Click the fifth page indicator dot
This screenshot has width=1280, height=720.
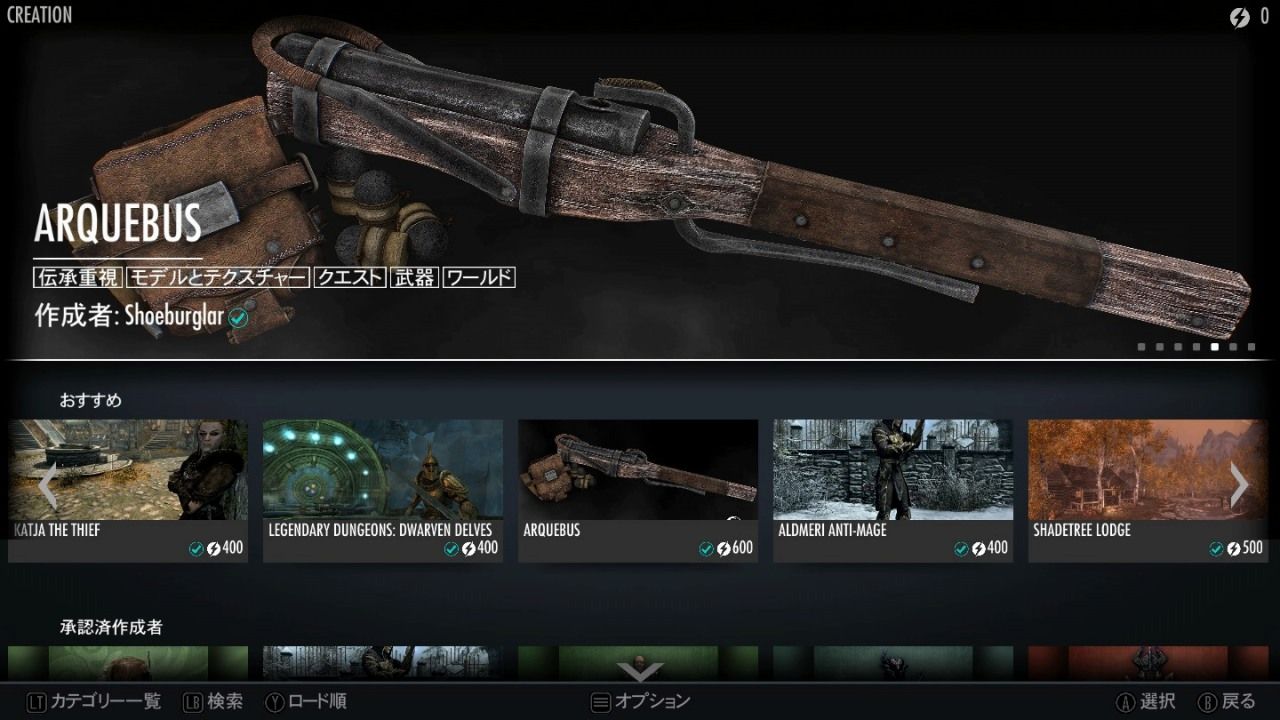coord(1213,348)
